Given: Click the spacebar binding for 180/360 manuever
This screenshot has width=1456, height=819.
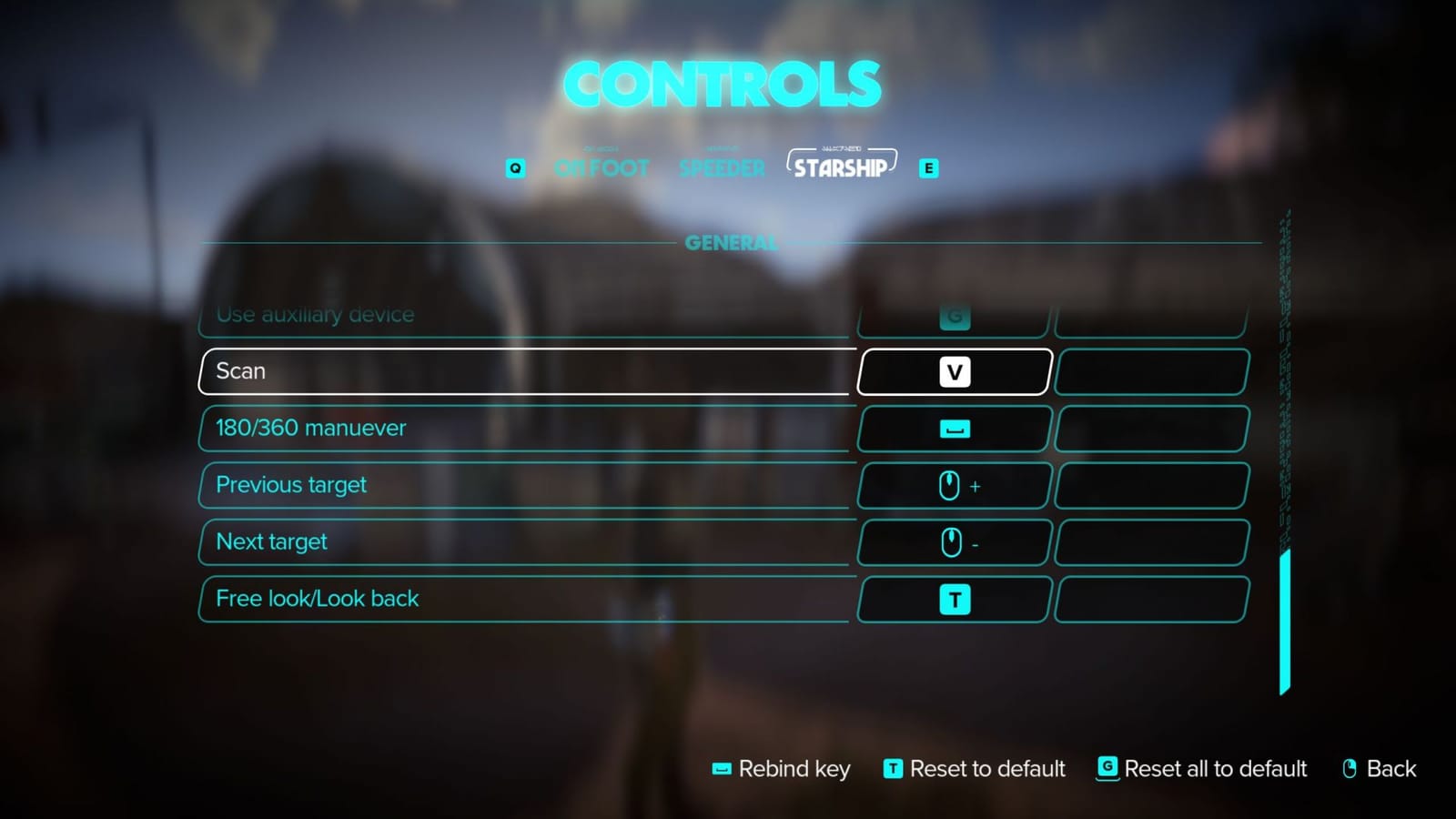Looking at the screenshot, I should point(953,429).
